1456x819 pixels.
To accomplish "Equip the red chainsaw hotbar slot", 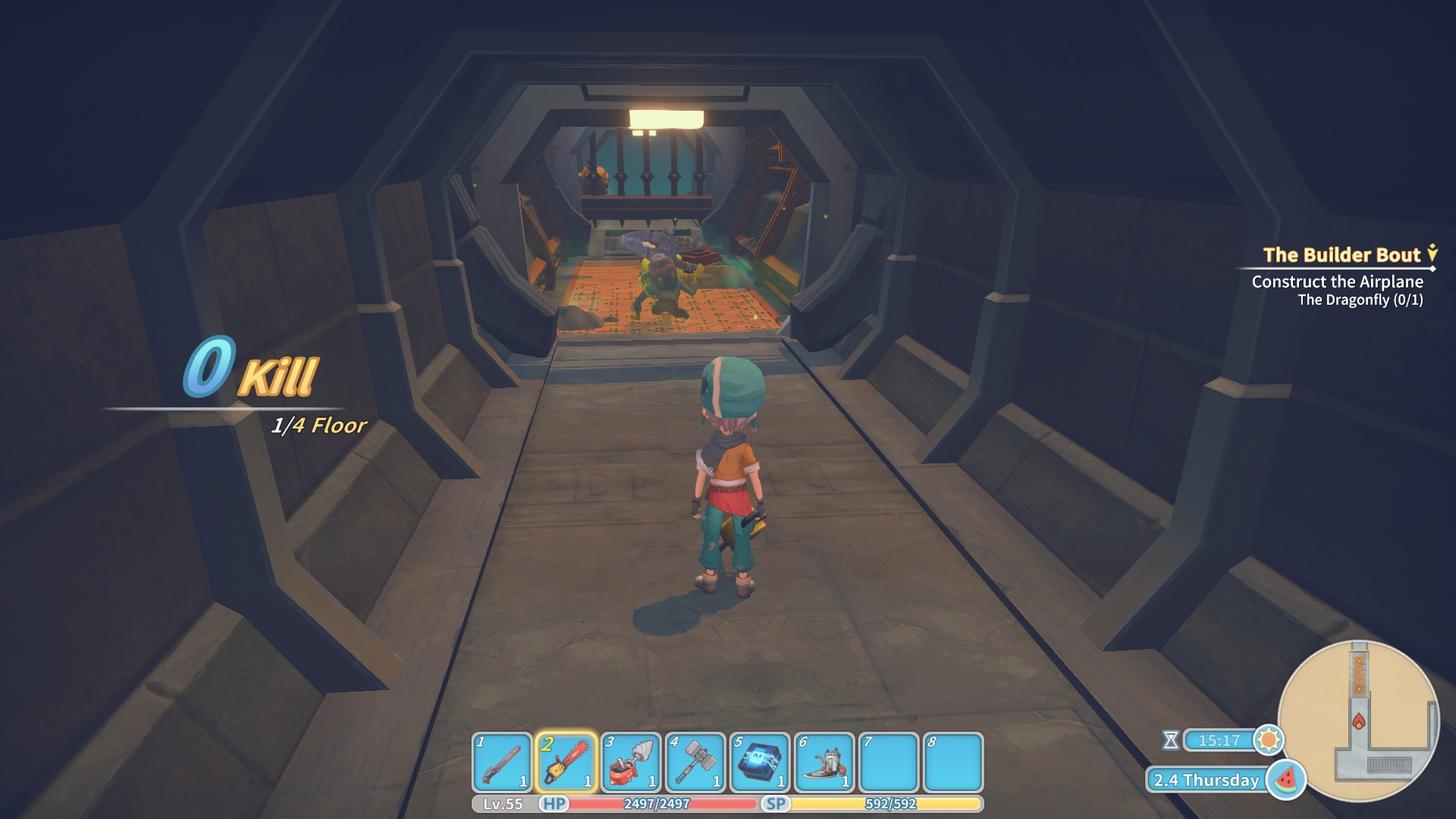I will pyautogui.click(x=566, y=762).
